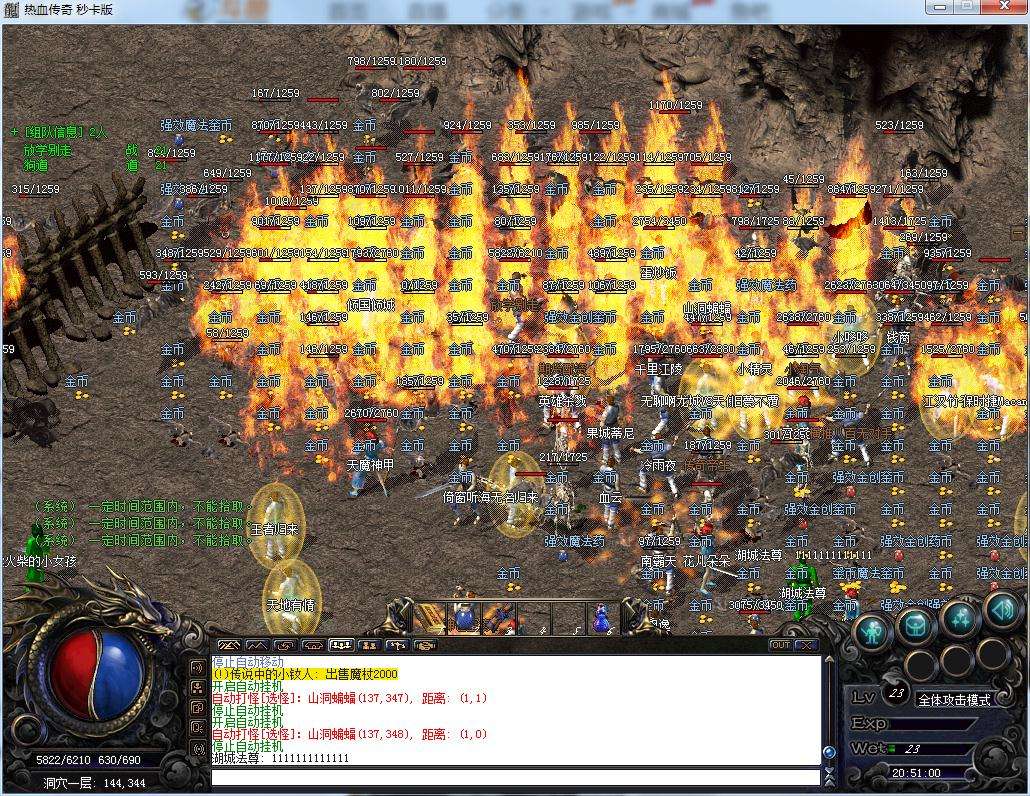Open the skills sparkle round button
The height and width of the screenshot is (796, 1030).
960,617
